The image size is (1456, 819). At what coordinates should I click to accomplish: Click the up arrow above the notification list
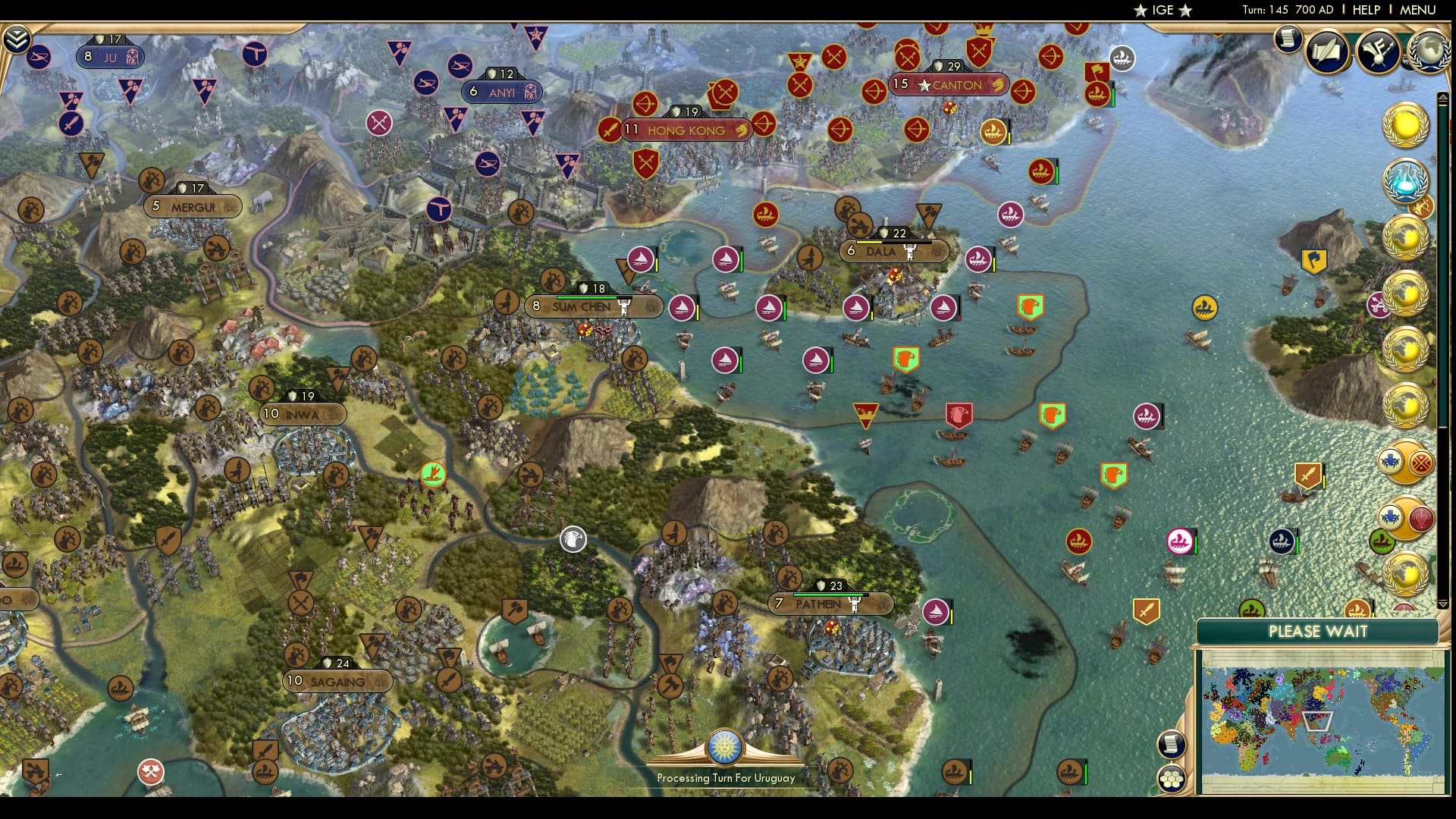[1443, 97]
